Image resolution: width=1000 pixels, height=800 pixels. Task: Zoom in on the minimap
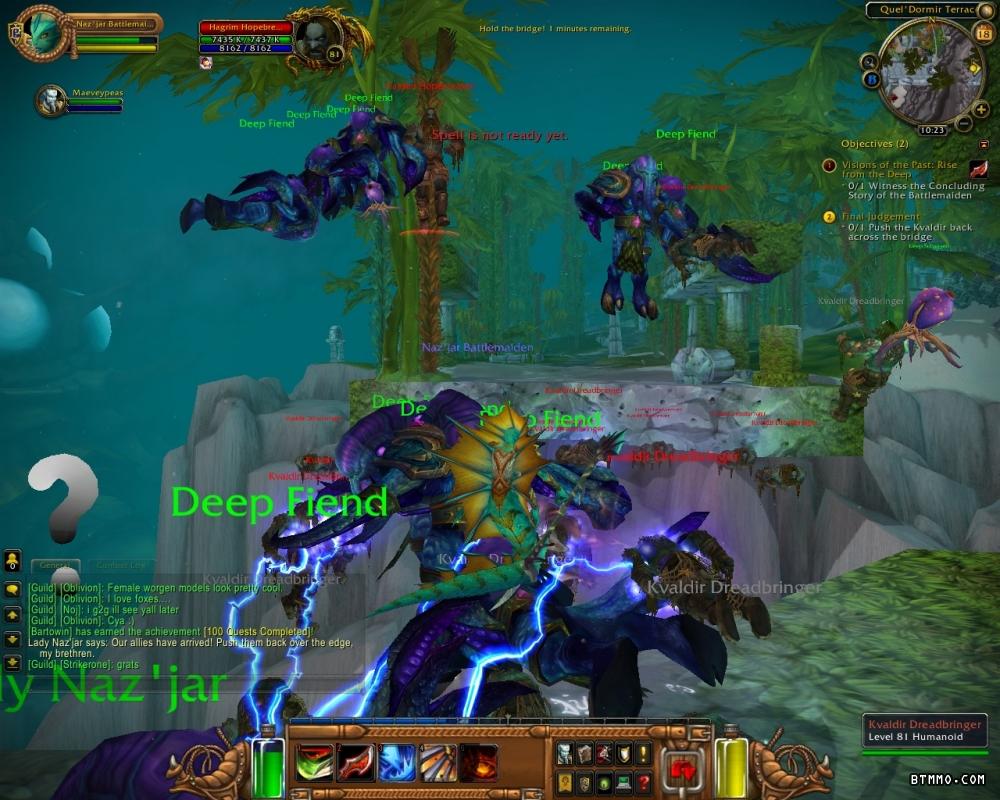pyautogui.click(x=980, y=109)
